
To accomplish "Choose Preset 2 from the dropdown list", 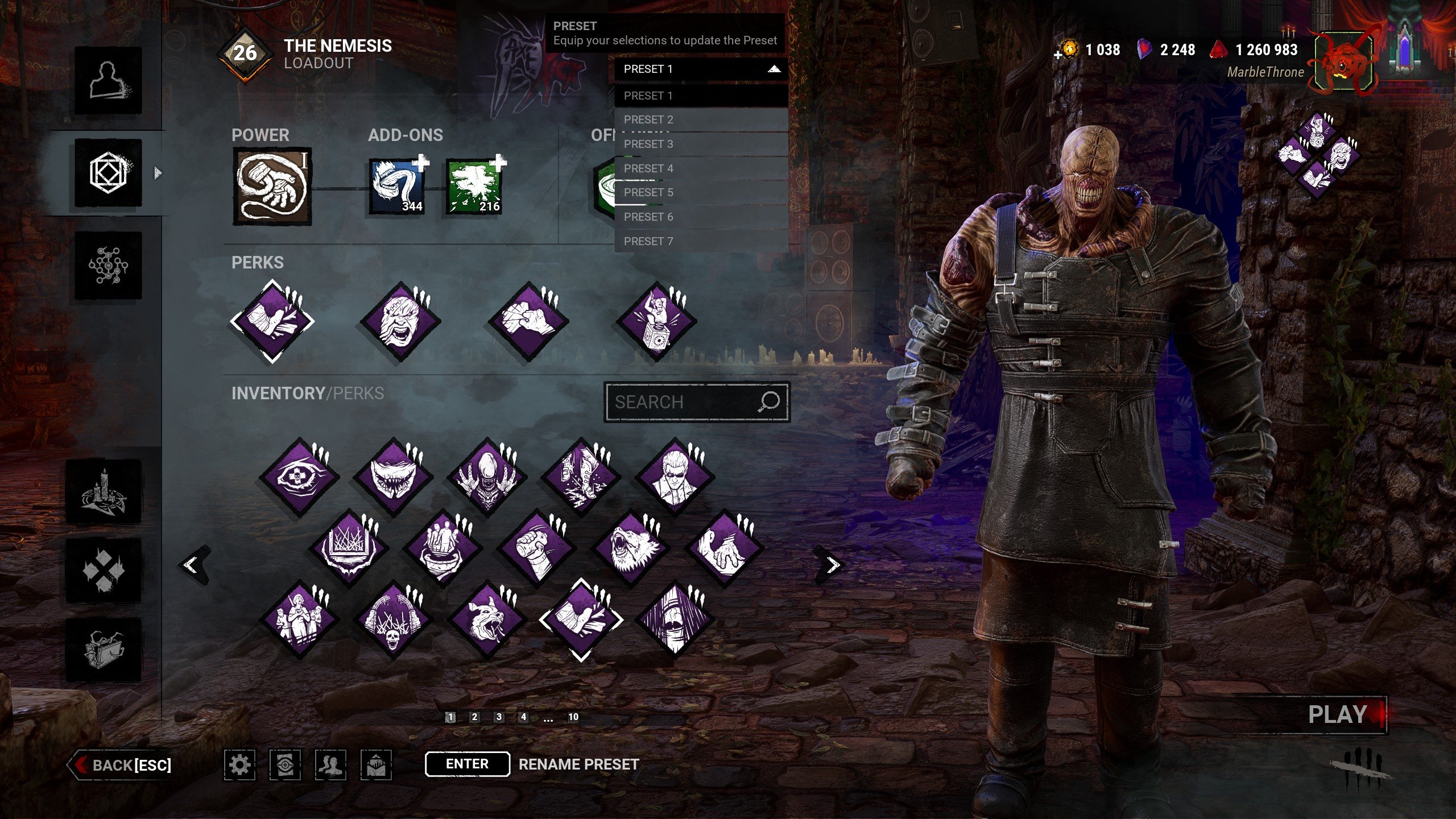I will [x=701, y=119].
